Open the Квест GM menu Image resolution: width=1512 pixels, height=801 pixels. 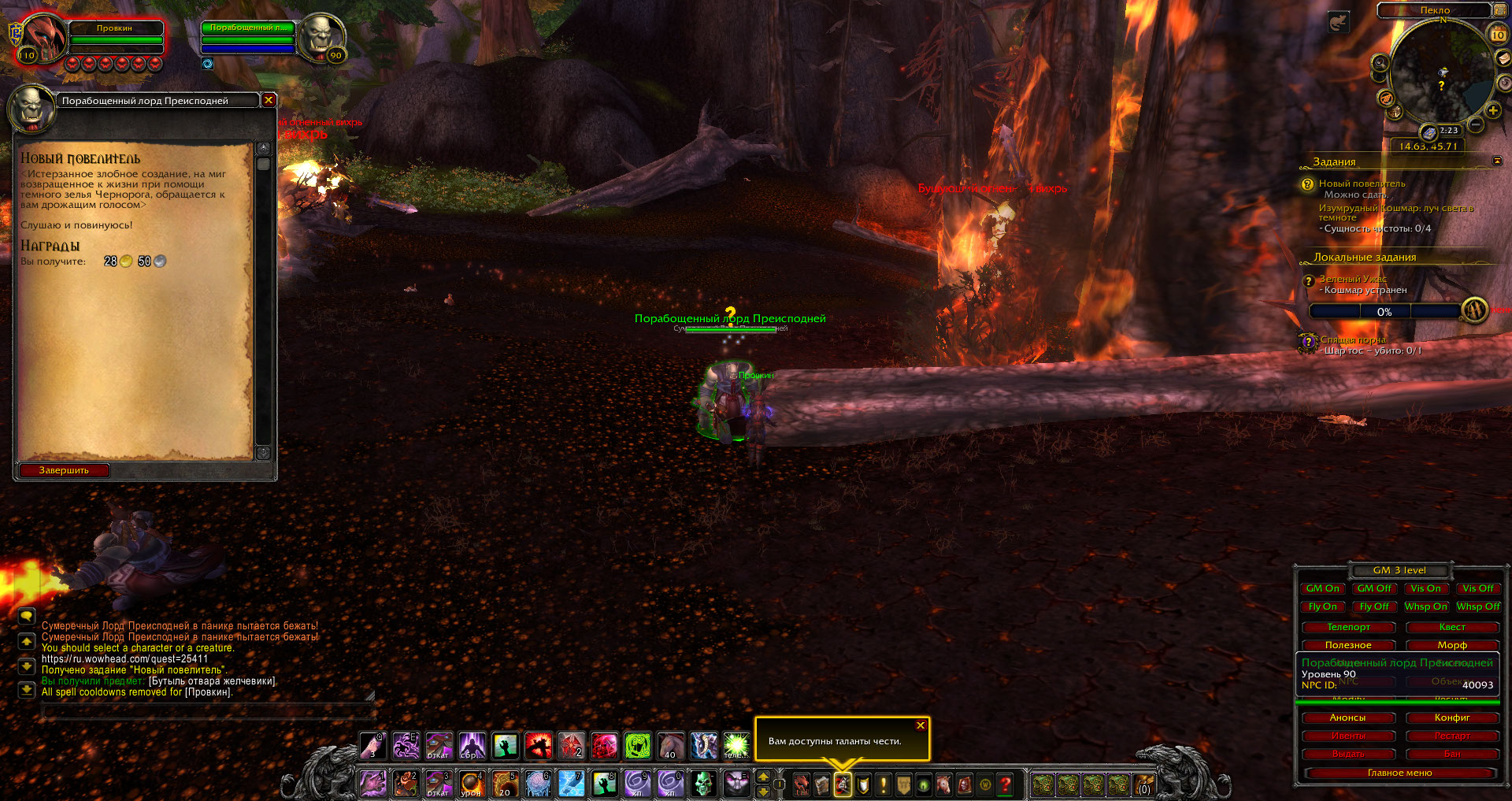pyautogui.click(x=1452, y=627)
